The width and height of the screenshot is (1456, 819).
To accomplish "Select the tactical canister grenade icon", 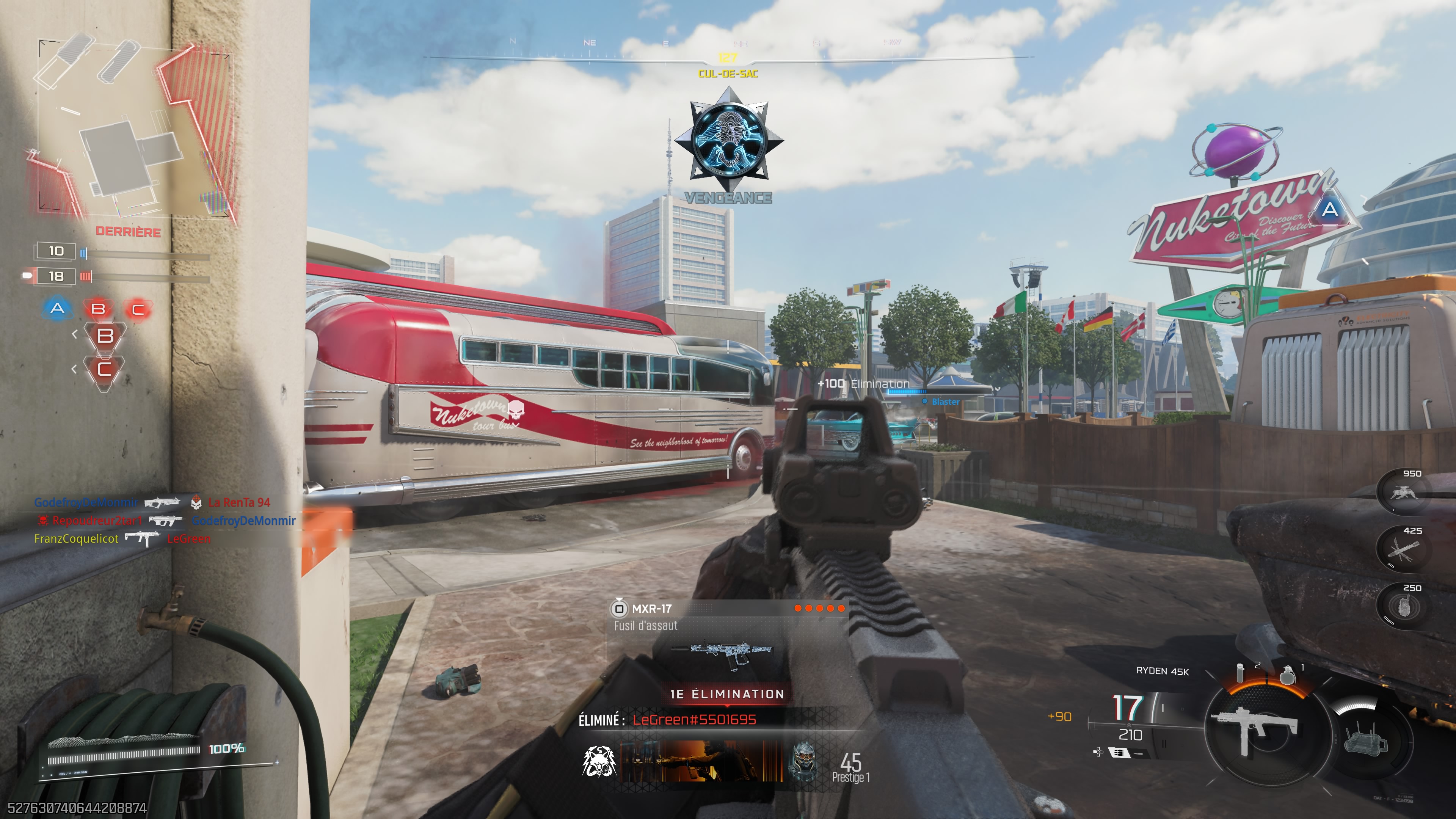I will point(1241,673).
